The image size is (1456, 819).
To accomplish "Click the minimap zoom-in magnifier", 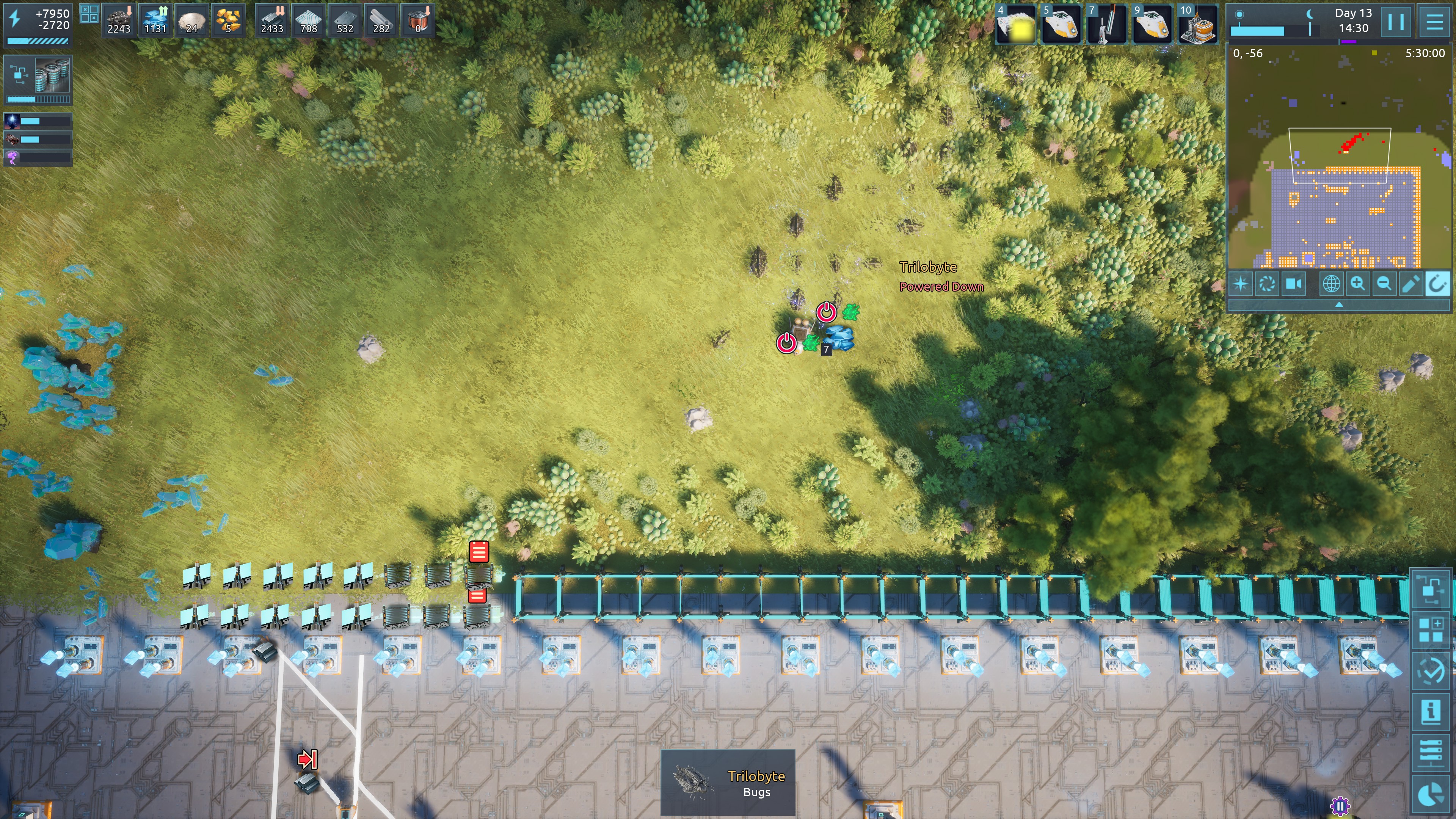I will pos(1358,283).
